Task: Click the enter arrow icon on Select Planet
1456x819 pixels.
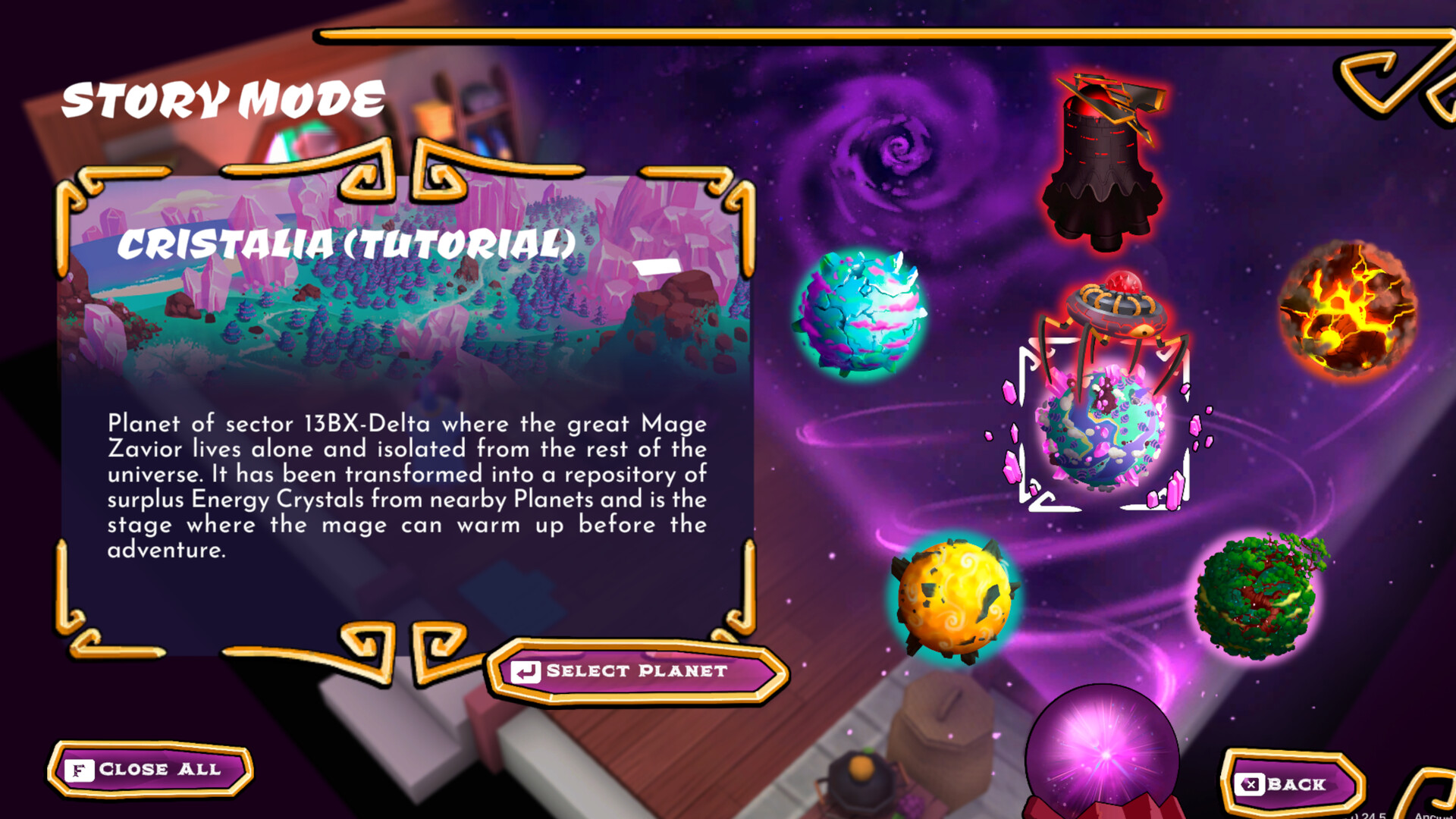Action: pos(526,670)
